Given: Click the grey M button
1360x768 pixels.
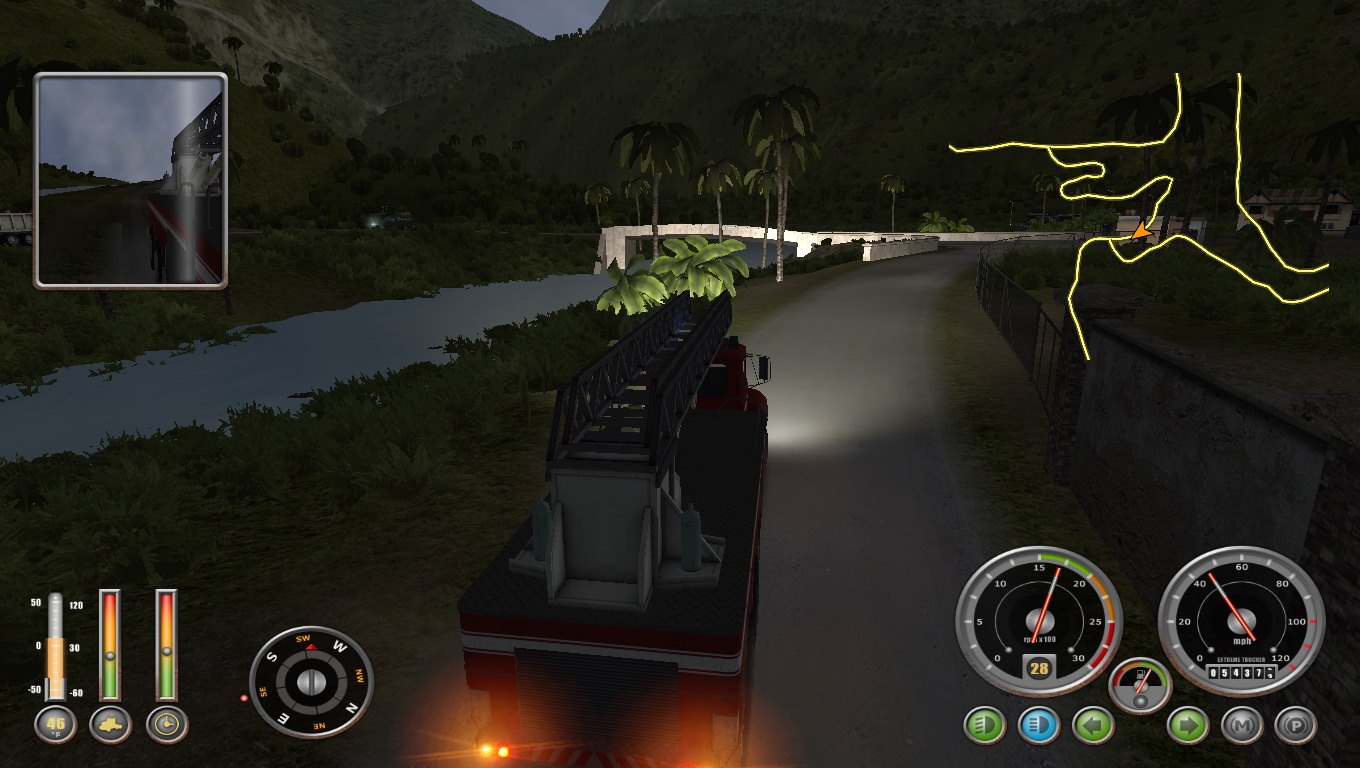Looking at the screenshot, I should (x=1242, y=725).
